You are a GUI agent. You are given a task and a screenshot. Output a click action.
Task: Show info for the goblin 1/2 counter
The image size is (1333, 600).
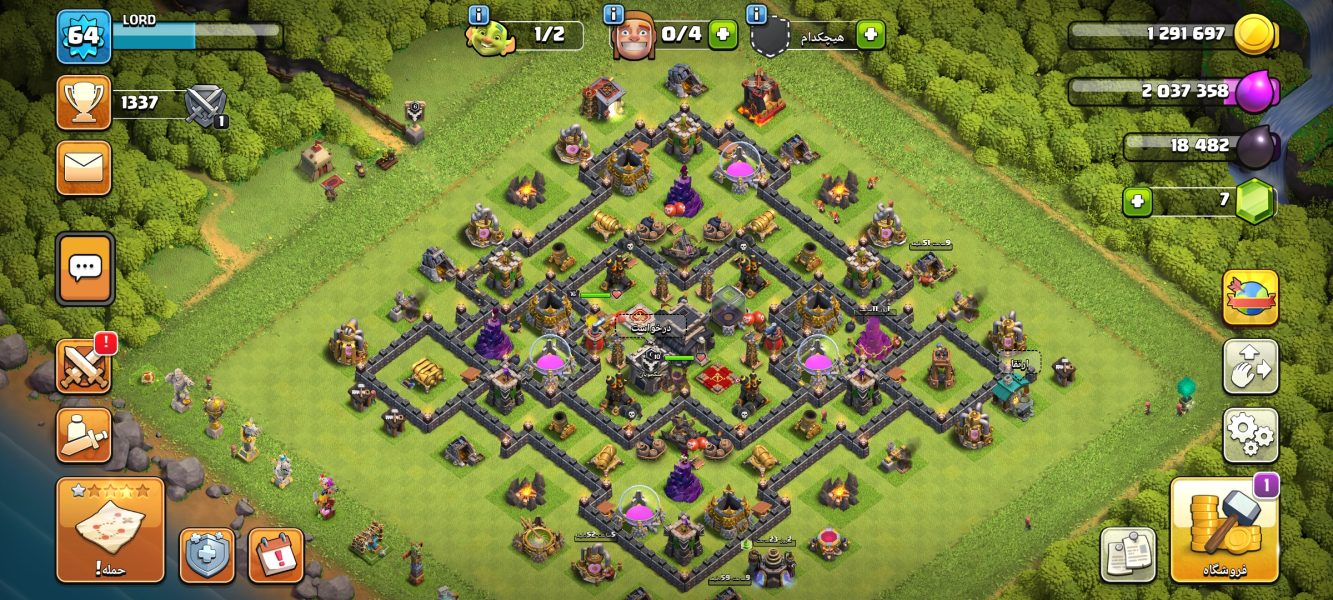click(x=478, y=15)
